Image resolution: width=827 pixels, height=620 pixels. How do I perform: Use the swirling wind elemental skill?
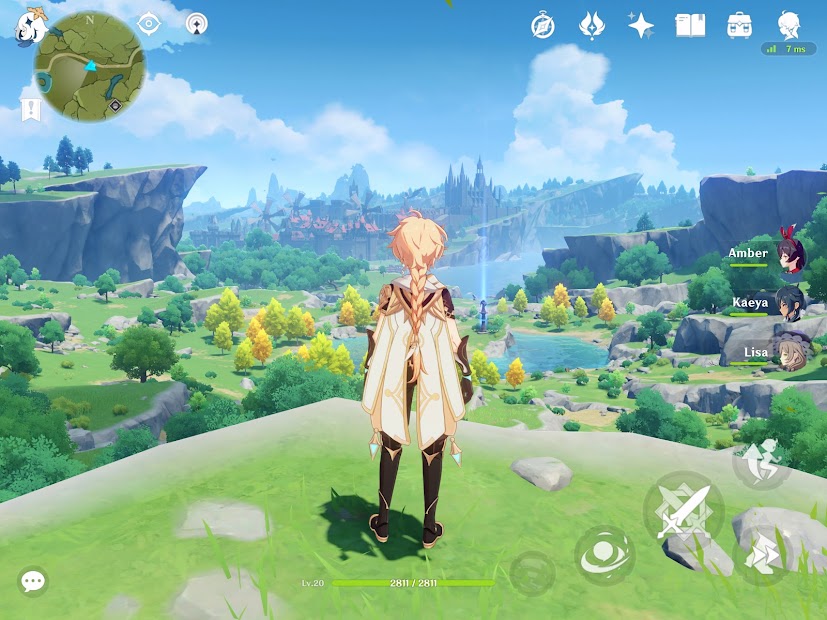click(604, 555)
